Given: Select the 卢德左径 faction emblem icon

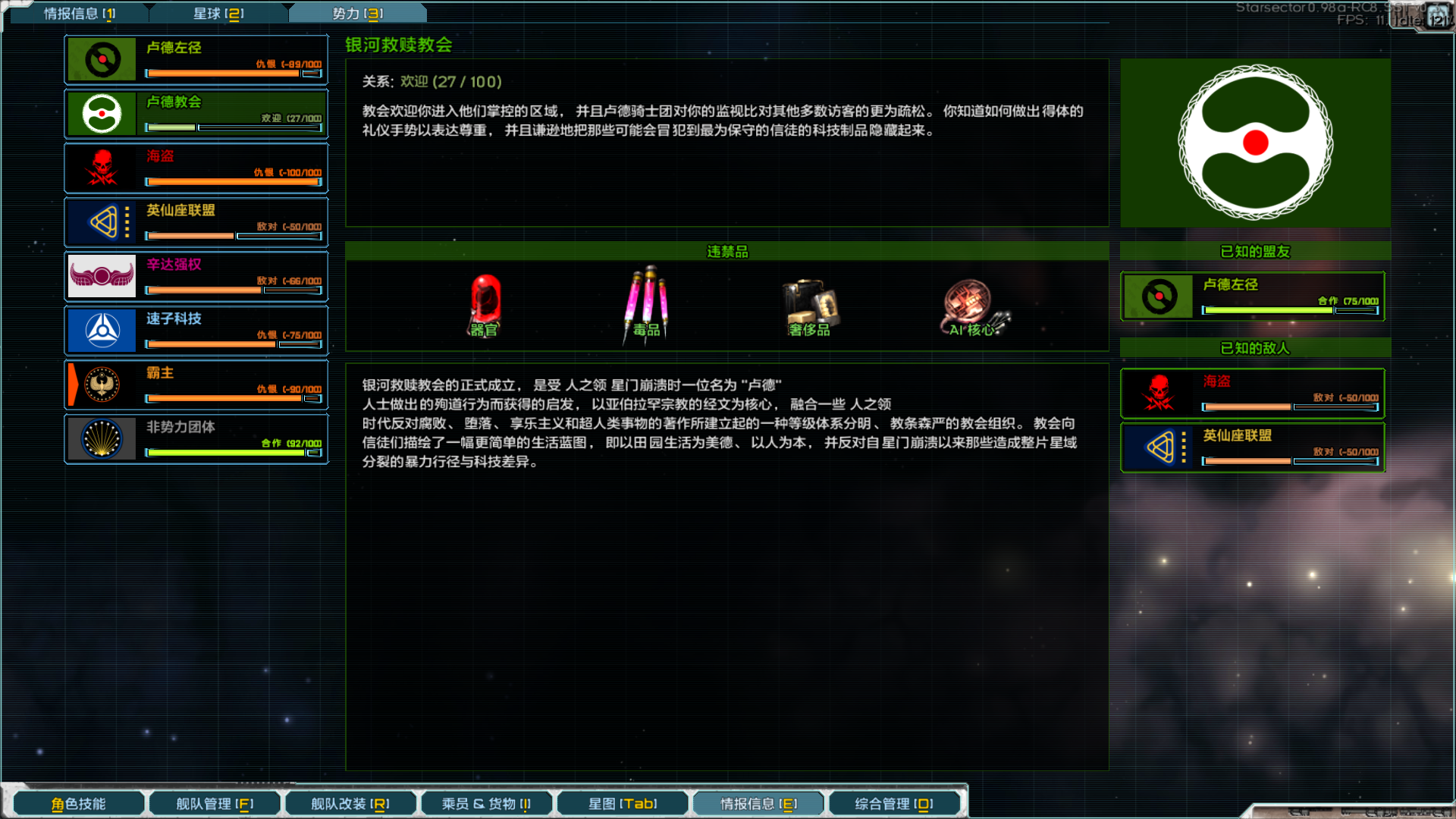Looking at the screenshot, I should 102,58.
